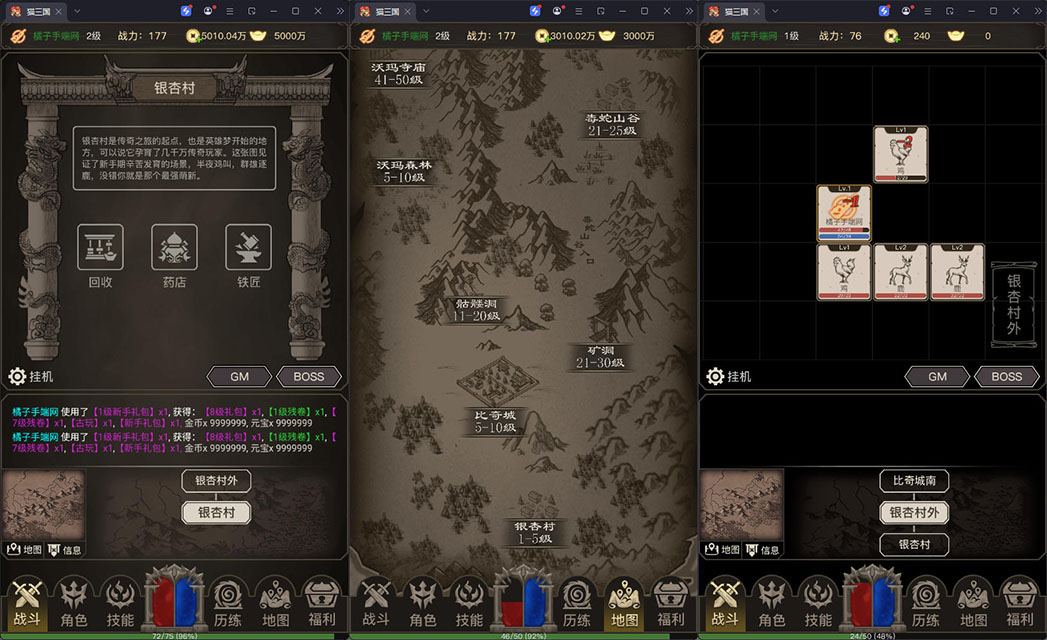1047x640 pixels.
Task: Select 沃玛寺庙 41-50级 on world map
Action: (398, 73)
